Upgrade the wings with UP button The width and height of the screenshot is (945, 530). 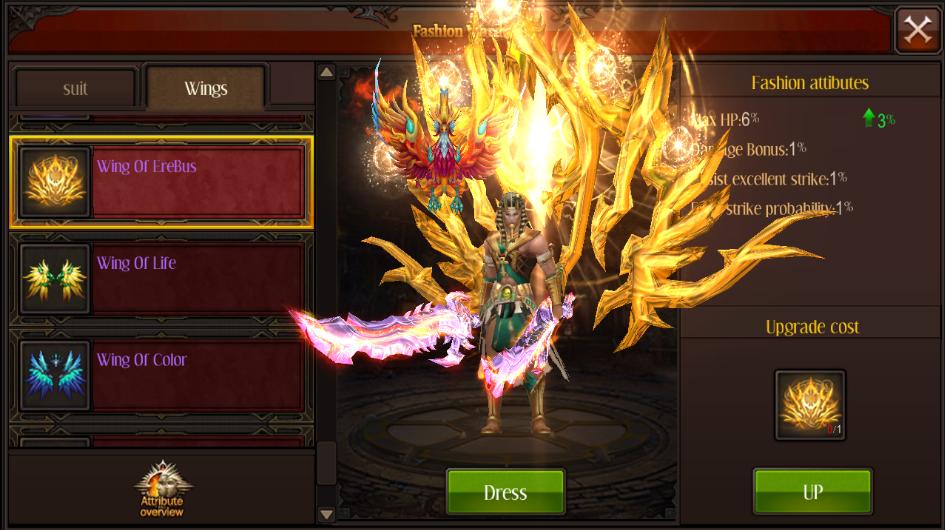pos(812,491)
